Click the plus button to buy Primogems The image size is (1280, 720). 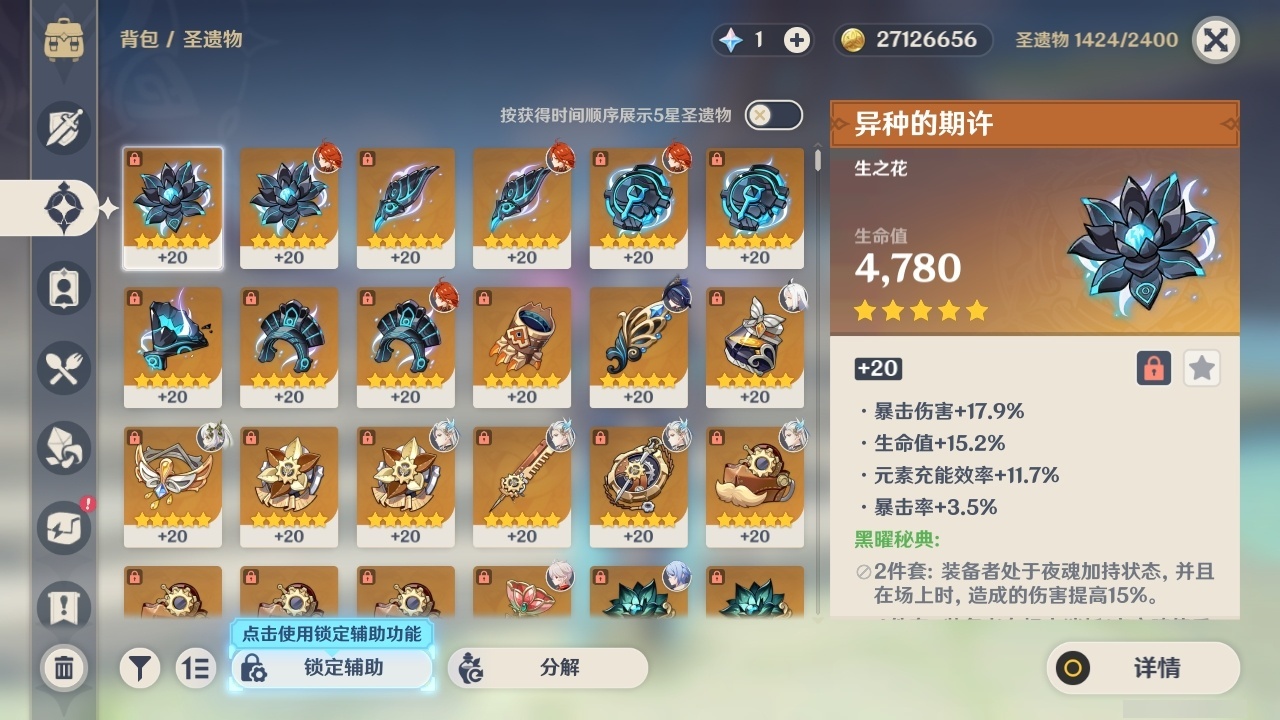(795, 41)
